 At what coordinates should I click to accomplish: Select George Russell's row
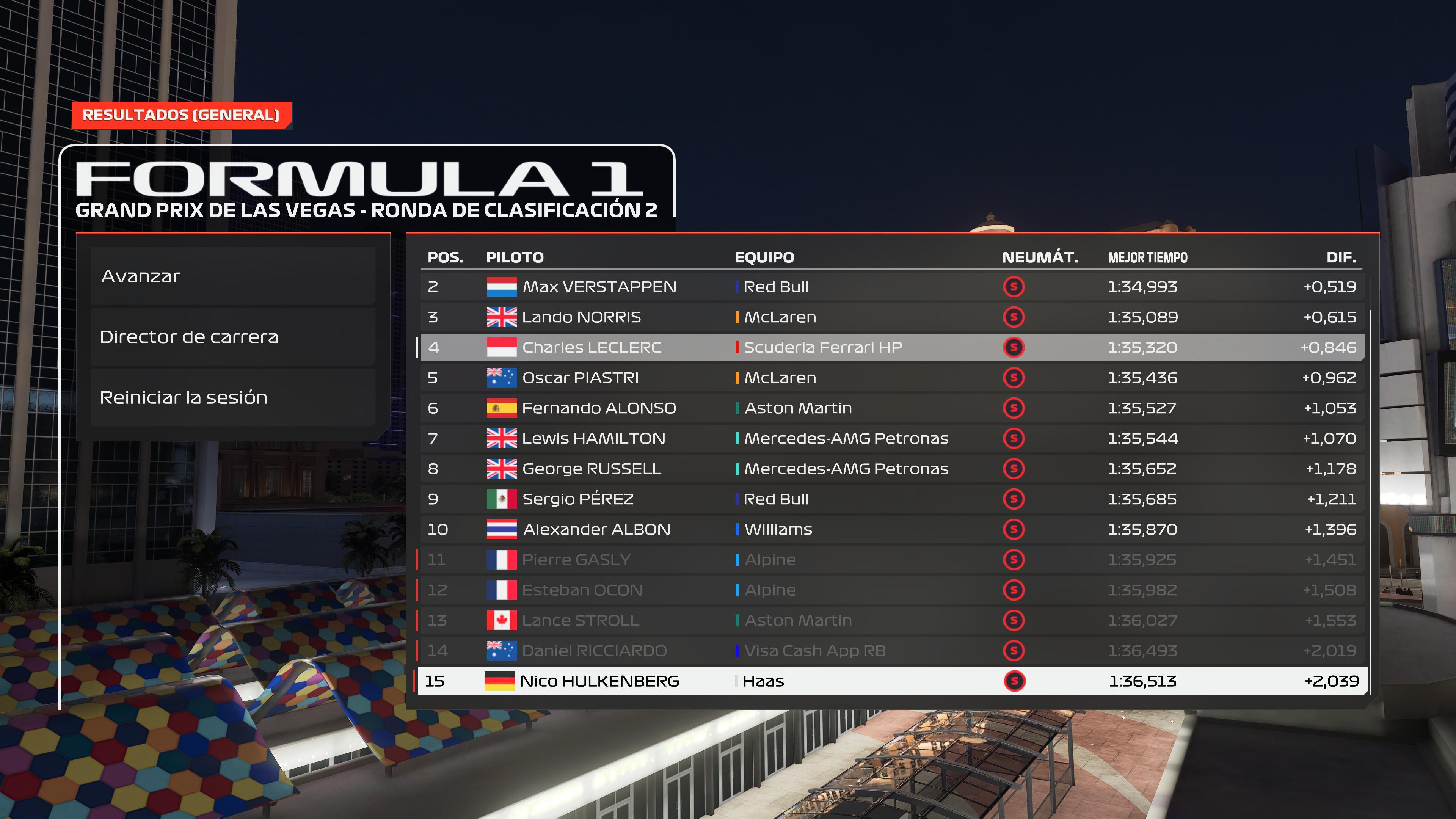[892, 469]
